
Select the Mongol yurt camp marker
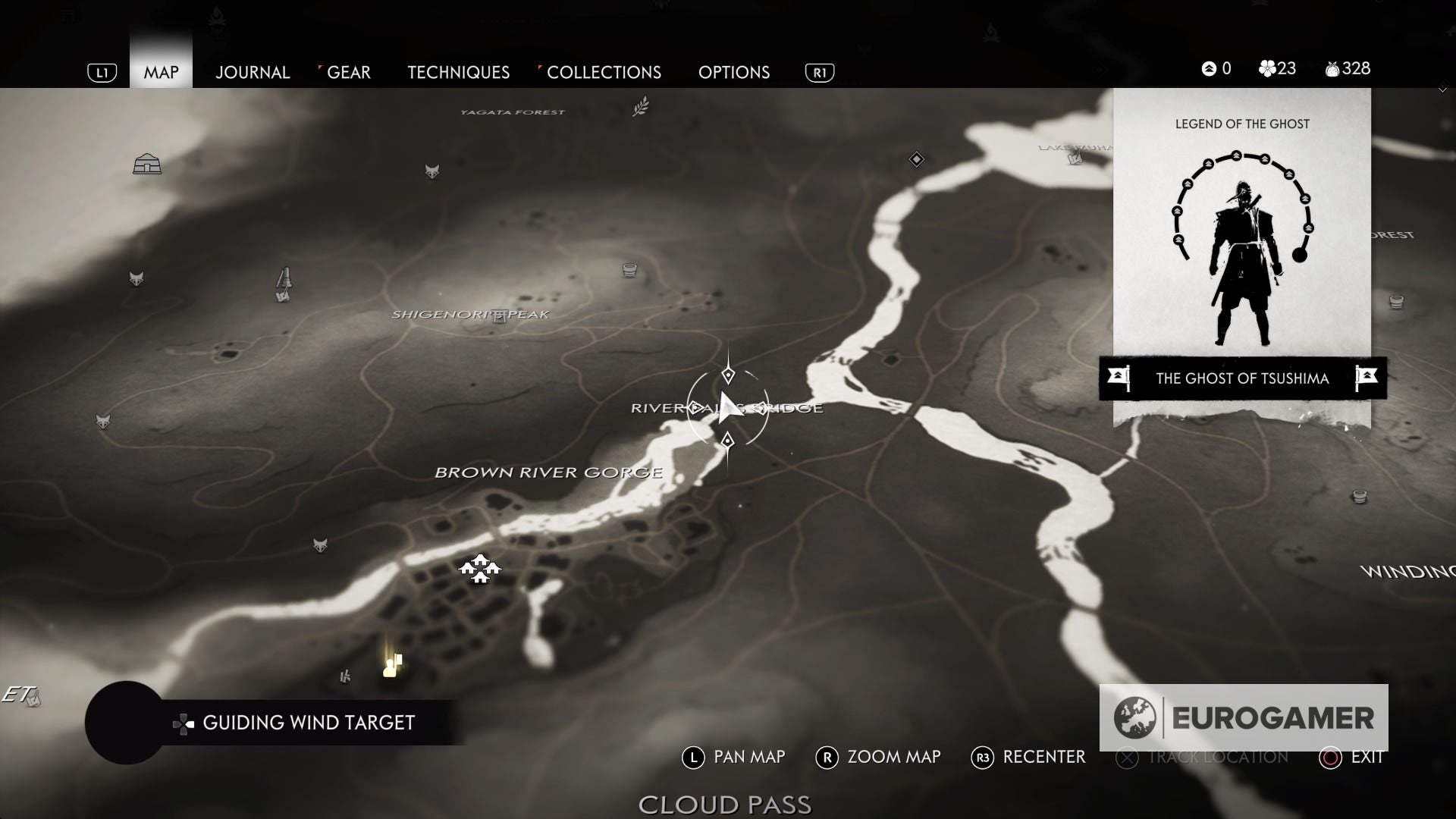(146, 164)
